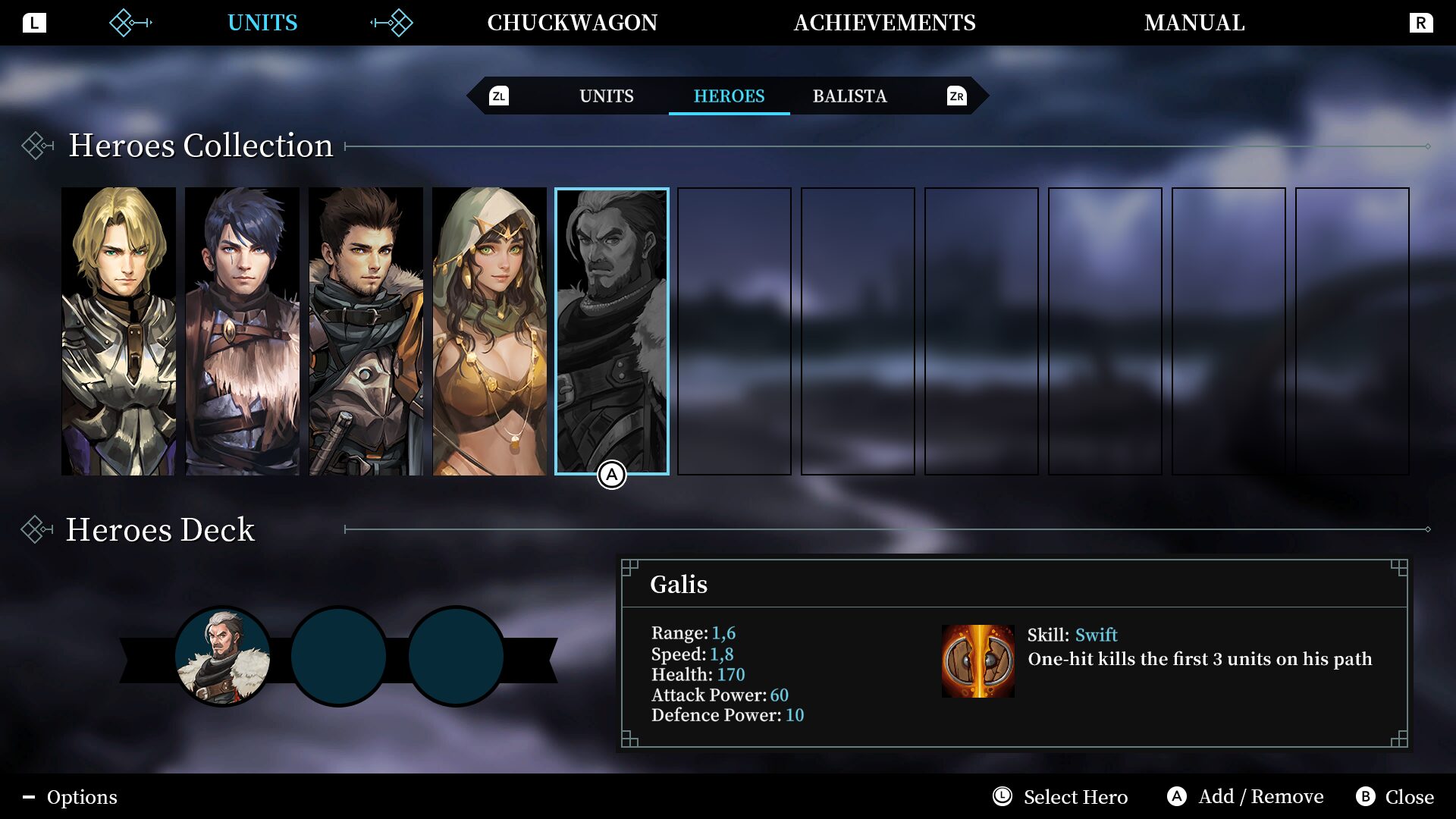
Task: Select the HEROES sub-tab
Action: pos(729,96)
